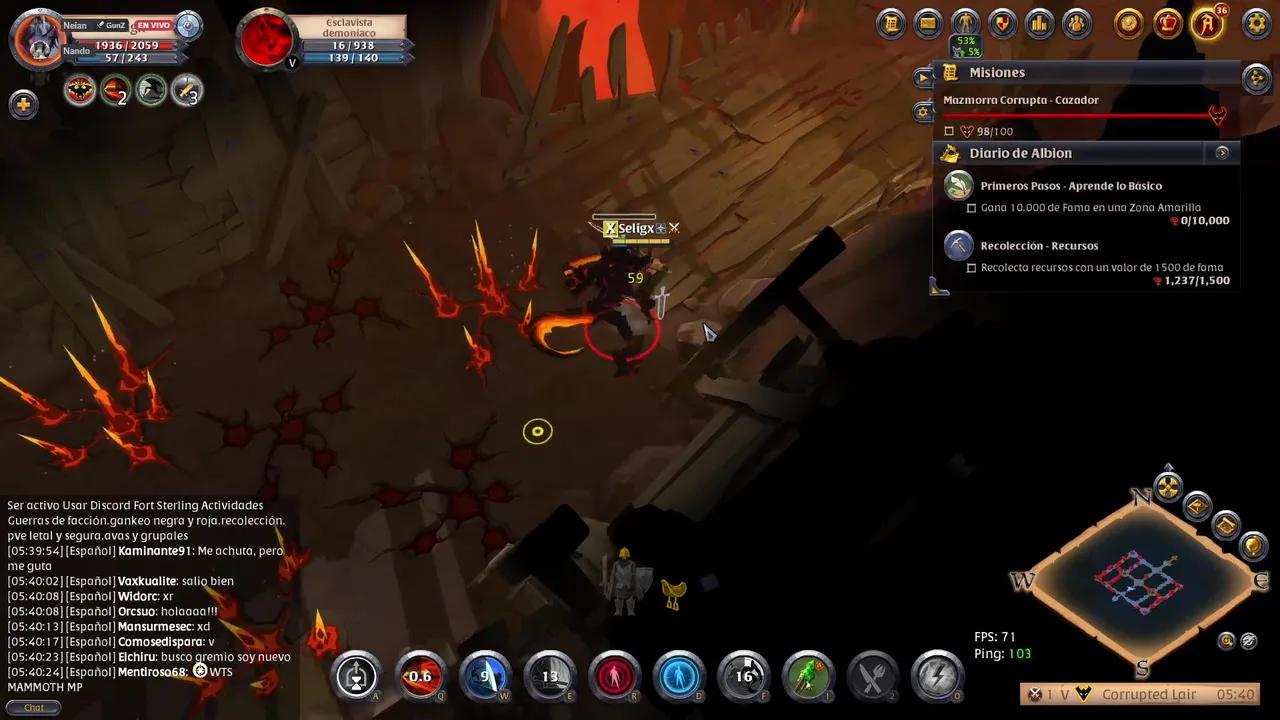
Task: Use the food fork-and-knife slot
Action: (873, 676)
